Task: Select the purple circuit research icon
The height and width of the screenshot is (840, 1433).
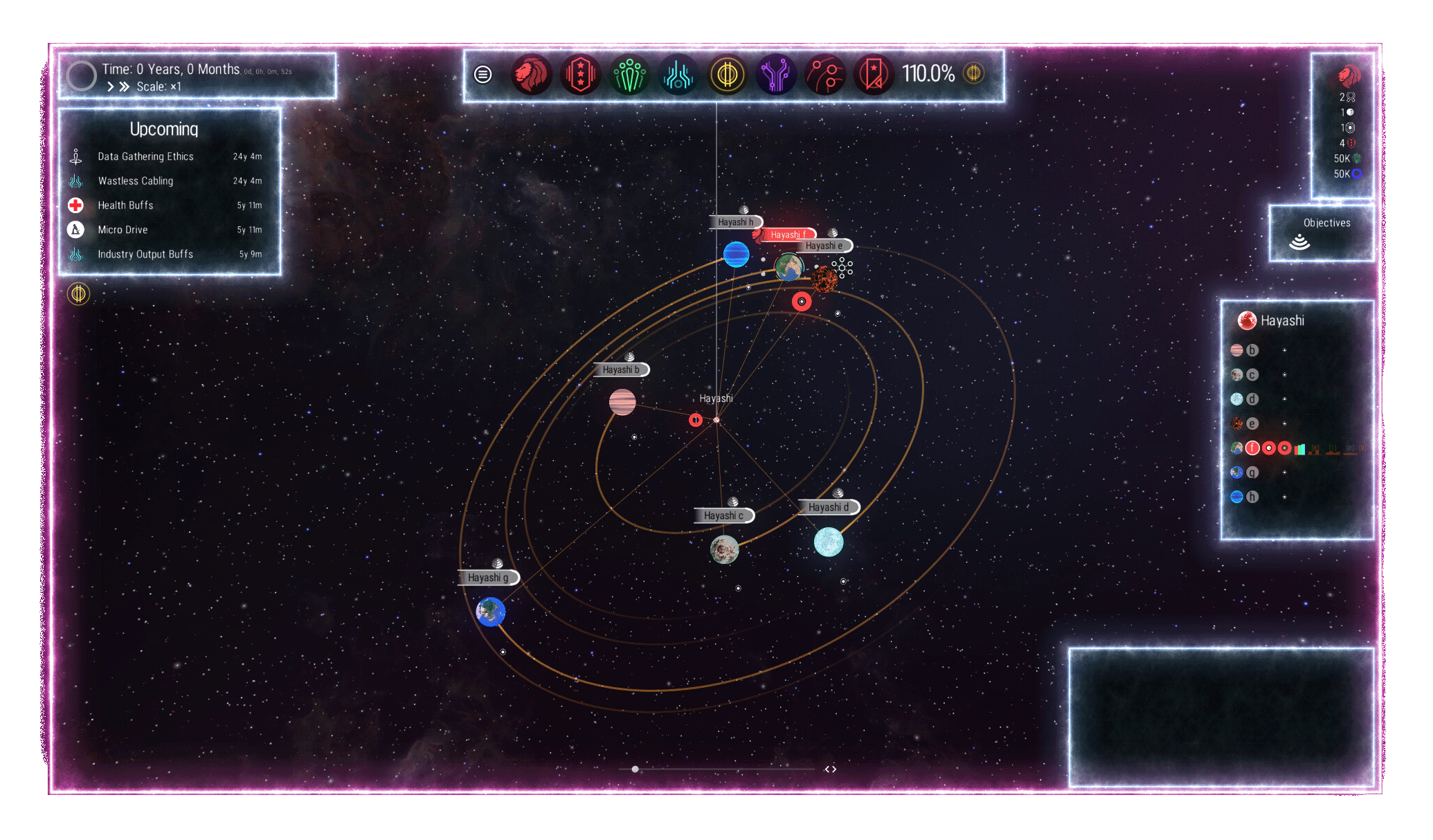Action: point(776,74)
